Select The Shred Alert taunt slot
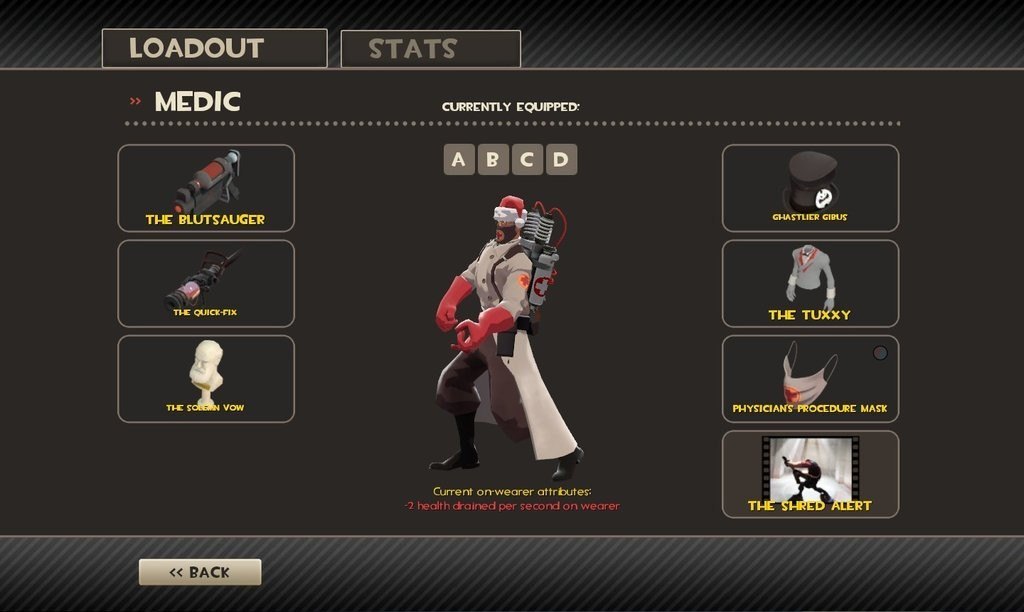 [810, 473]
